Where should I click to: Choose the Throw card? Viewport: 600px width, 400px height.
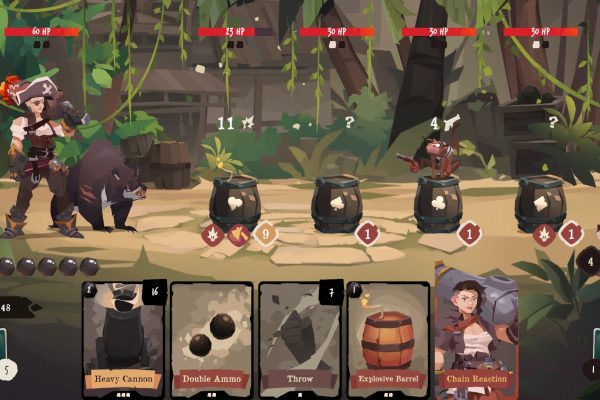(299, 335)
